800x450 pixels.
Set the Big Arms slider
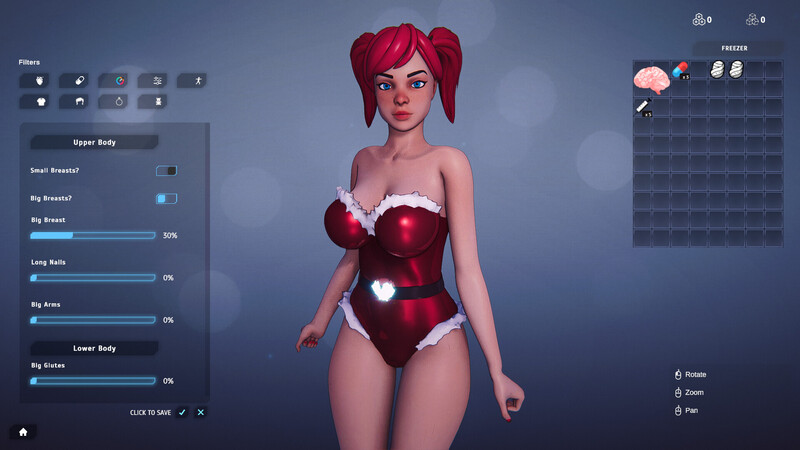click(93, 320)
